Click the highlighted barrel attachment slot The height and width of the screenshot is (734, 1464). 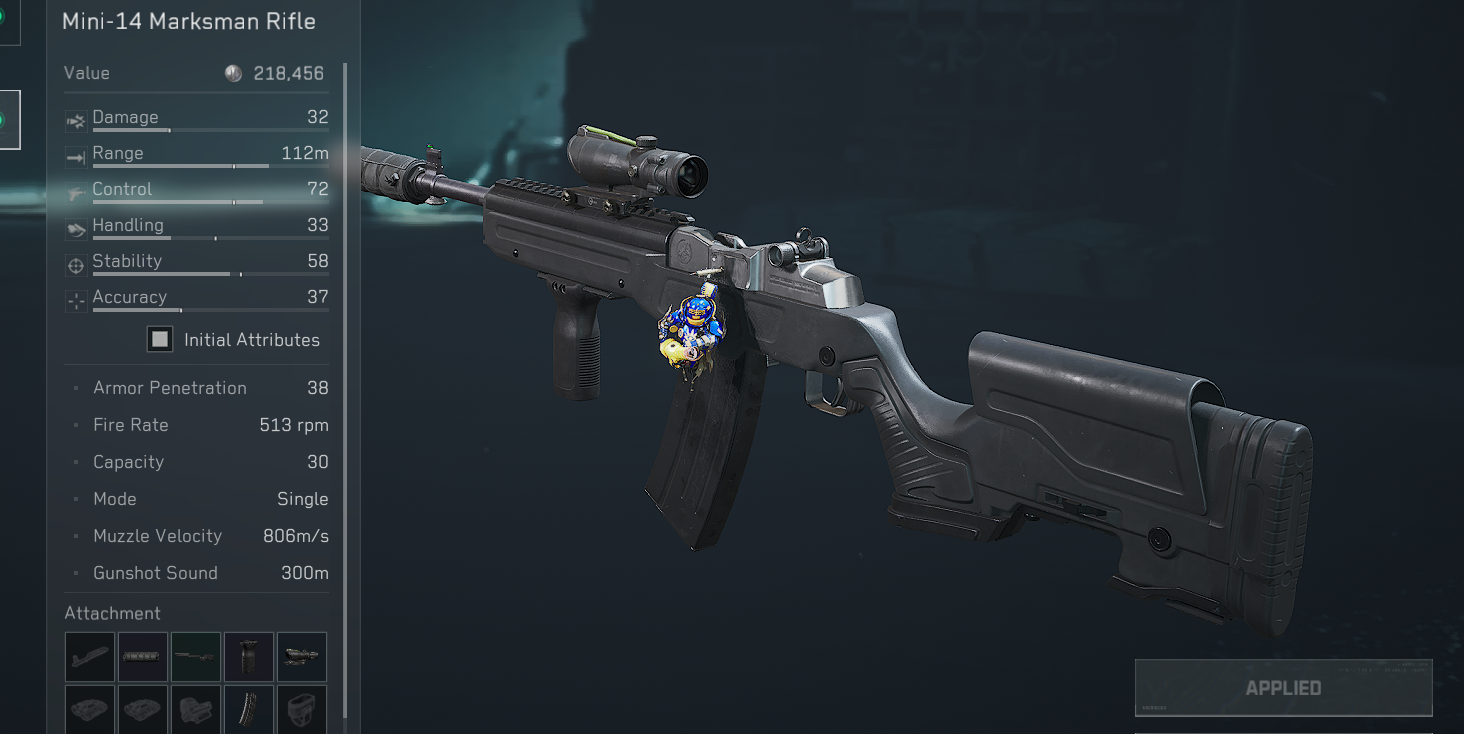(195, 657)
